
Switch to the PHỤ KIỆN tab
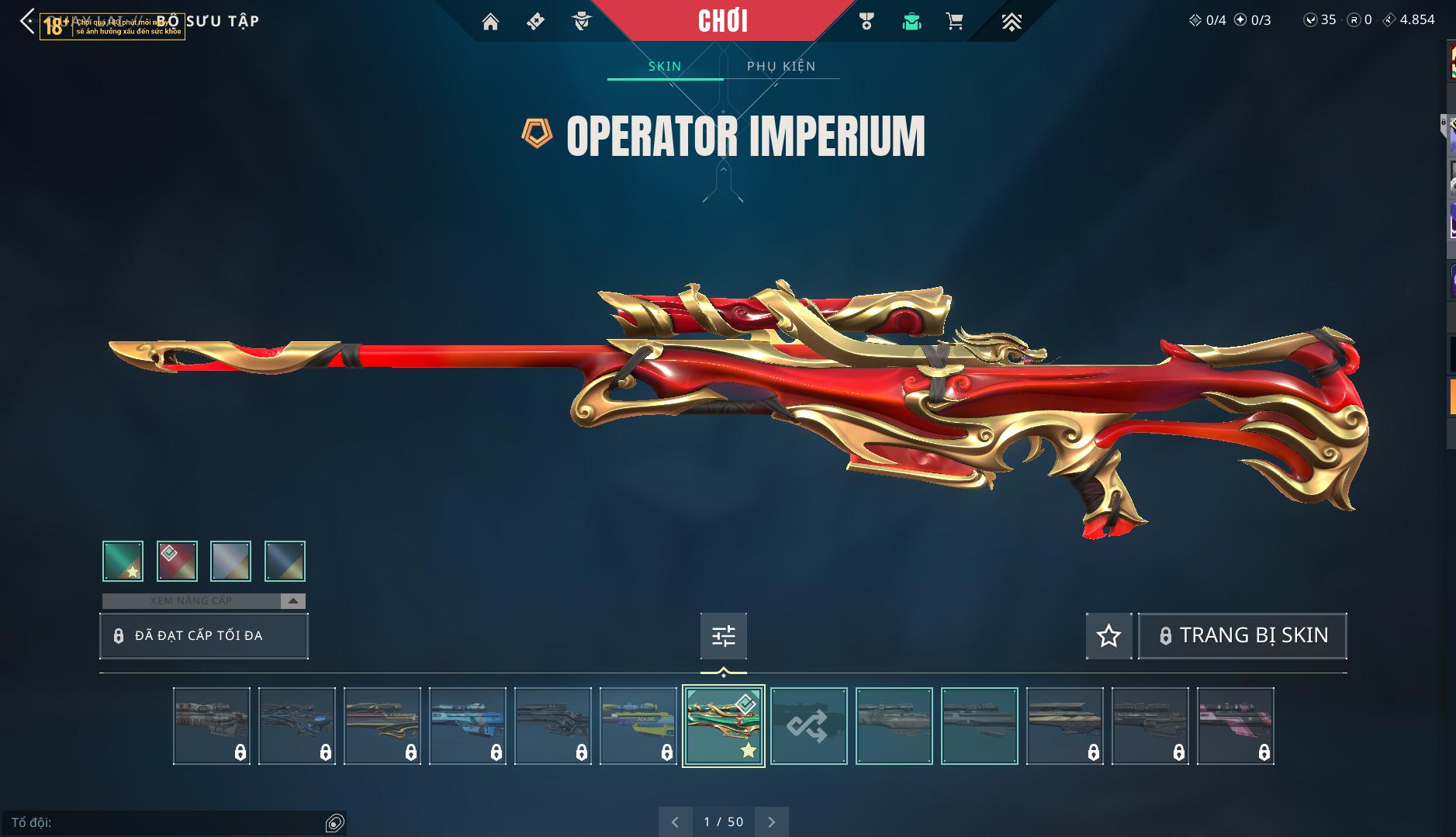[781, 66]
